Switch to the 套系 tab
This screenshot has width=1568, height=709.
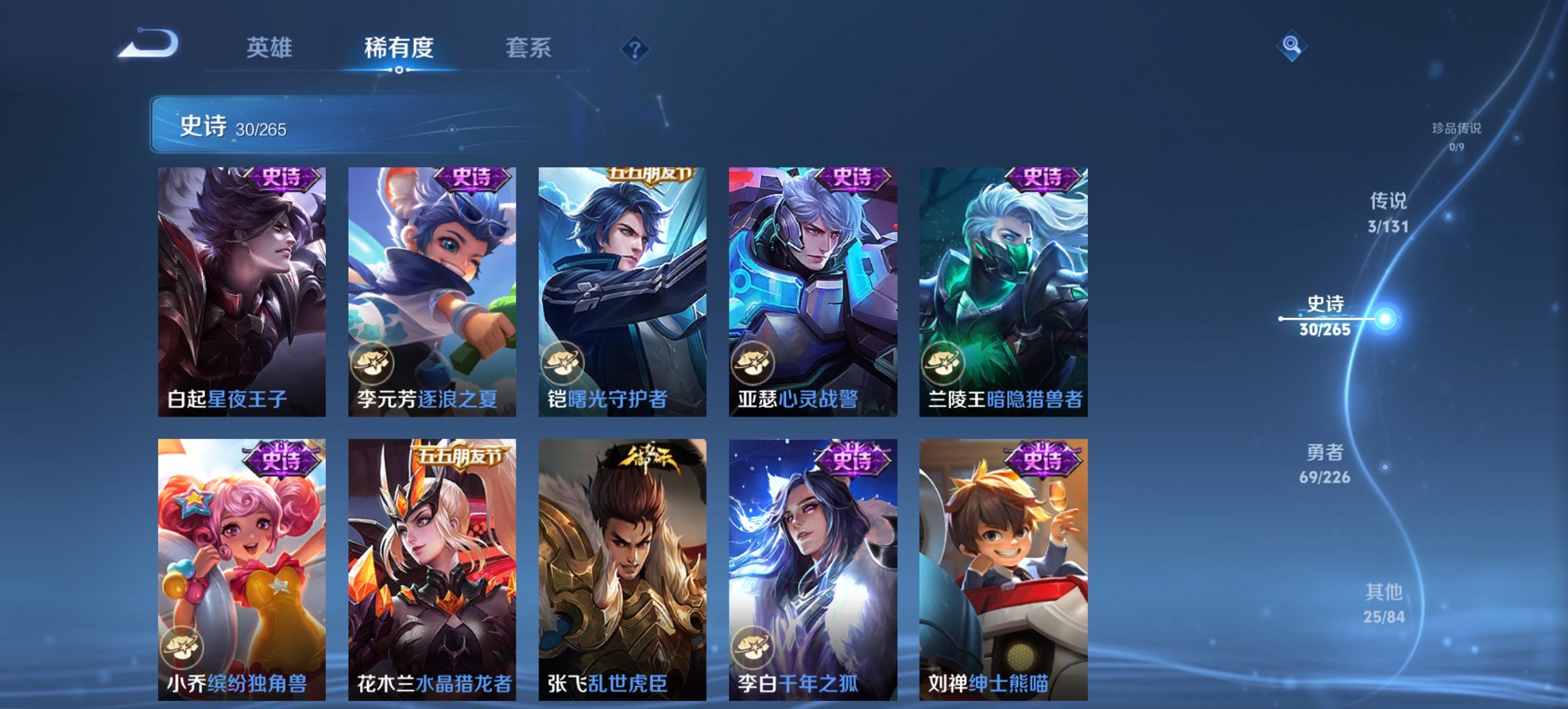tap(528, 48)
